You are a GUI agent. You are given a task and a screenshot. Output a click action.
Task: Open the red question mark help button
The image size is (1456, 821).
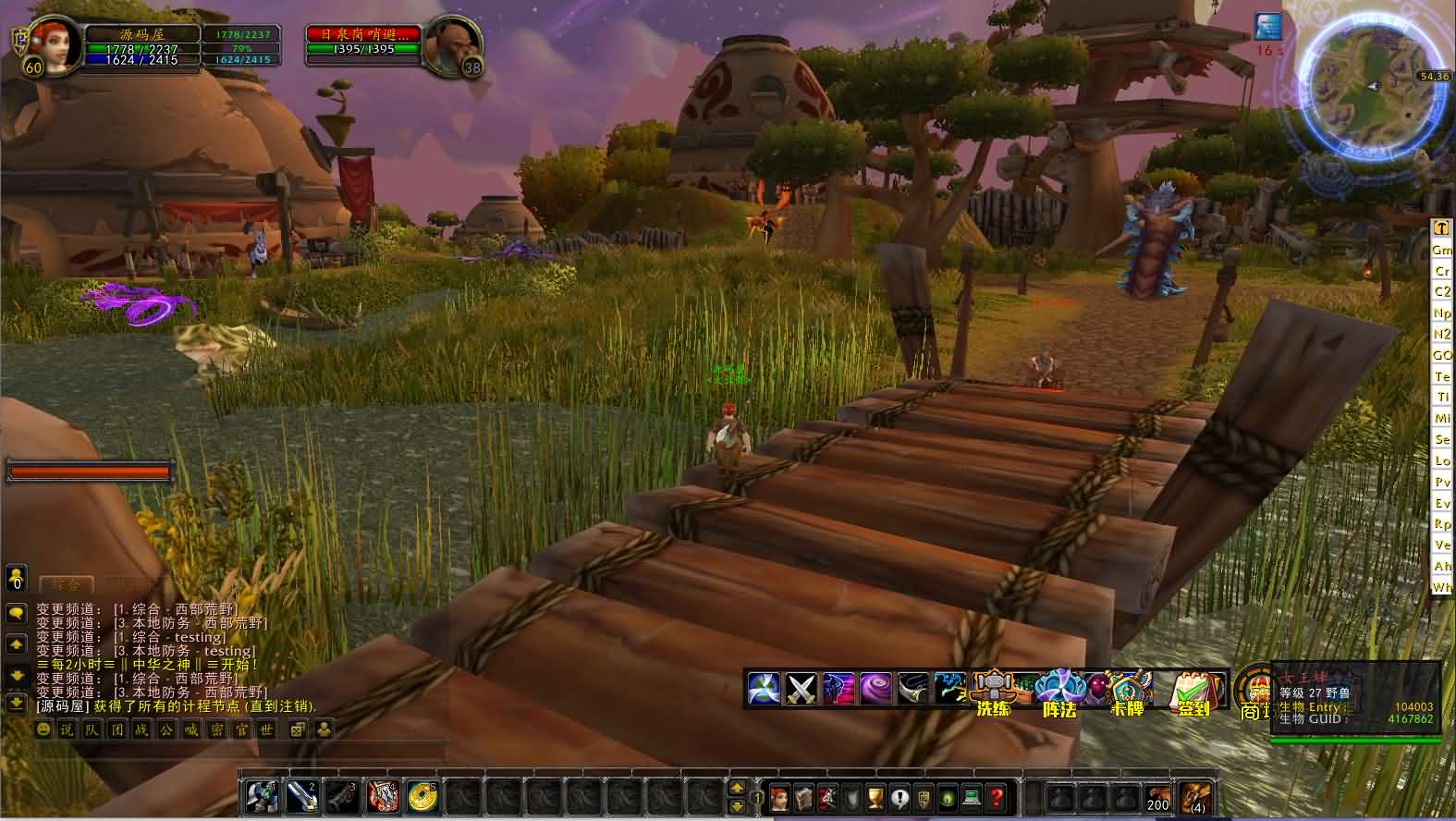tap(996, 797)
